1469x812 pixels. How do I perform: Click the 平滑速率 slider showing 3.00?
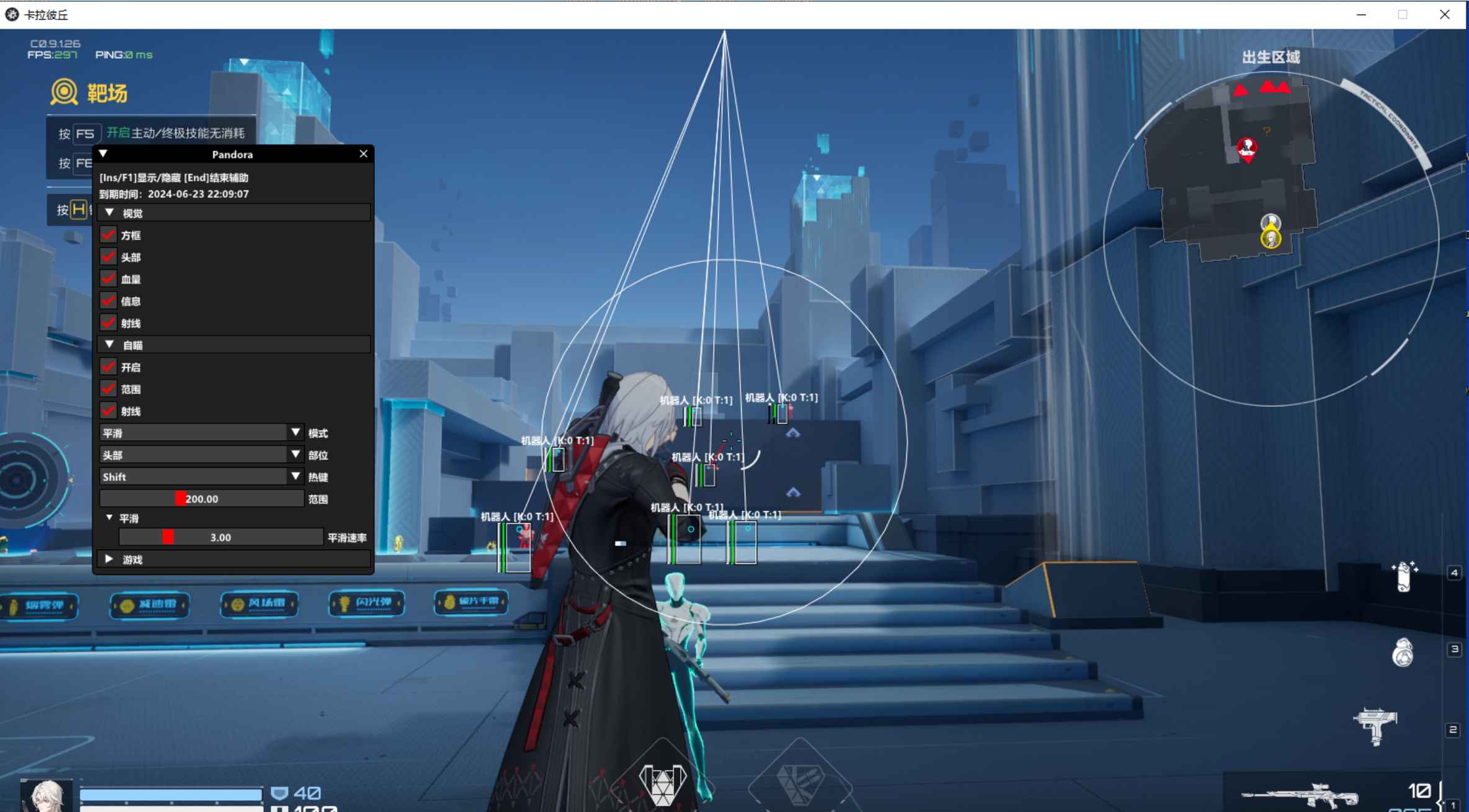(220, 537)
